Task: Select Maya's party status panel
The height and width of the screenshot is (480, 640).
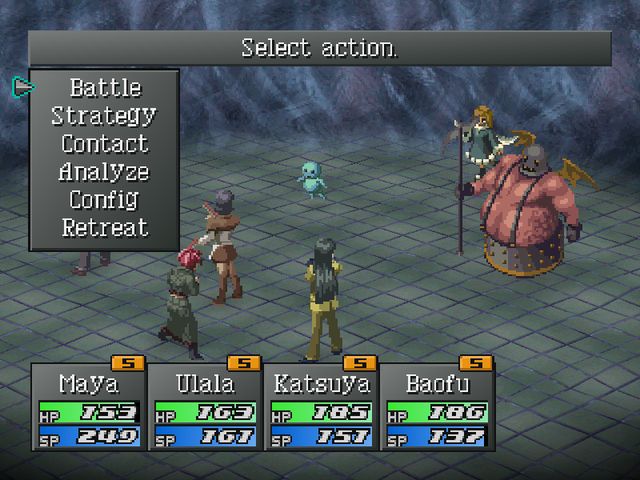Action: click(88, 410)
